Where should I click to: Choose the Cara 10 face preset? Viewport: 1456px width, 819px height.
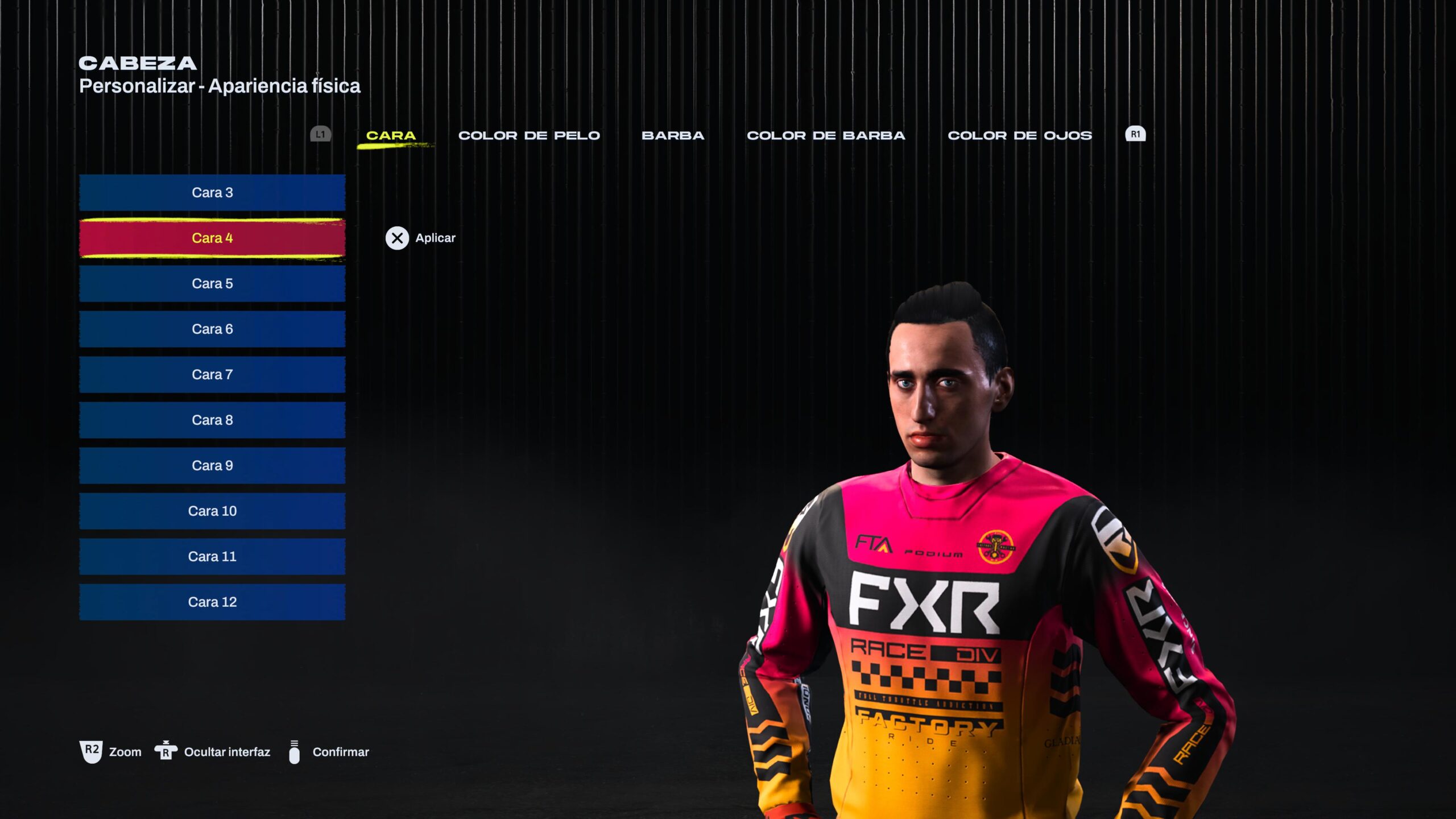[x=212, y=511]
